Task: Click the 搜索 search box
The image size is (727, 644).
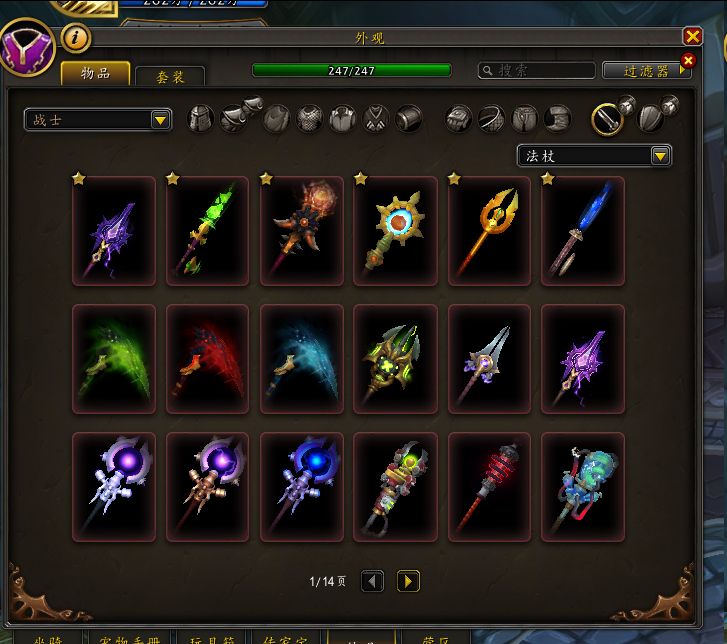Action: (x=536, y=70)
